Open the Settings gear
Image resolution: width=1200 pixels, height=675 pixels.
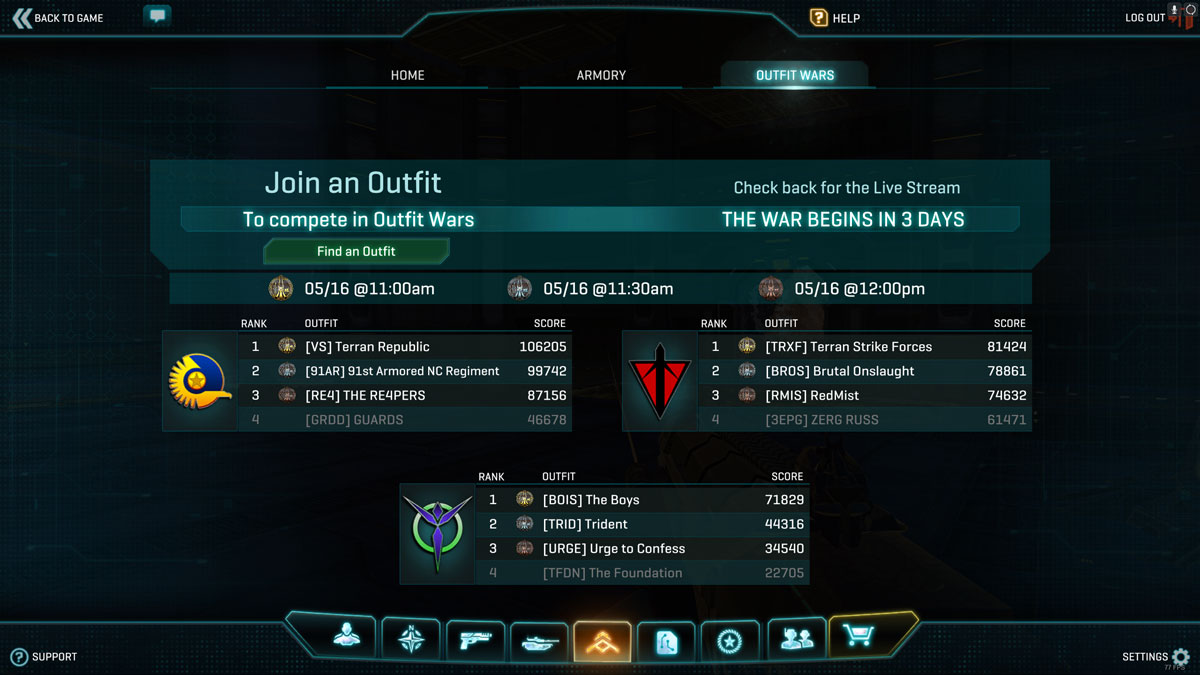pos(1180,657)
